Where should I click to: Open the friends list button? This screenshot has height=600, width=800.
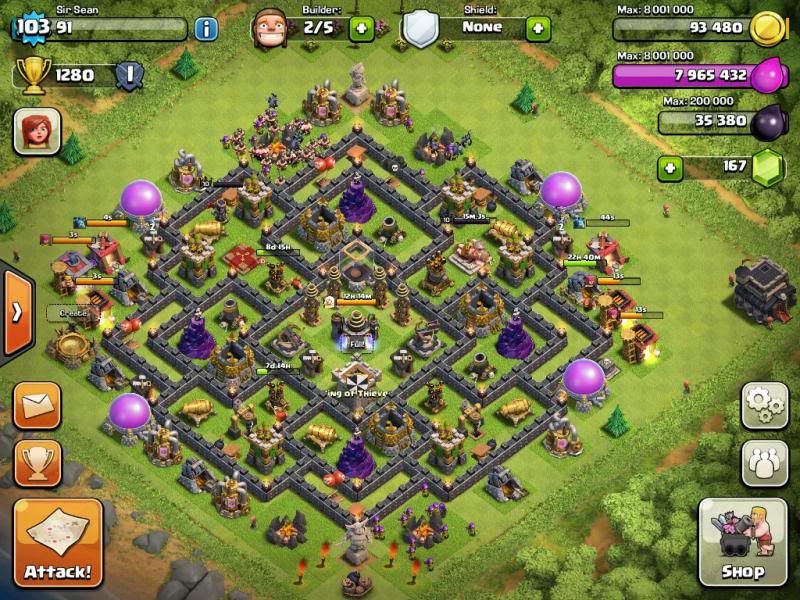pyautogui.click(x=764, y=462)
